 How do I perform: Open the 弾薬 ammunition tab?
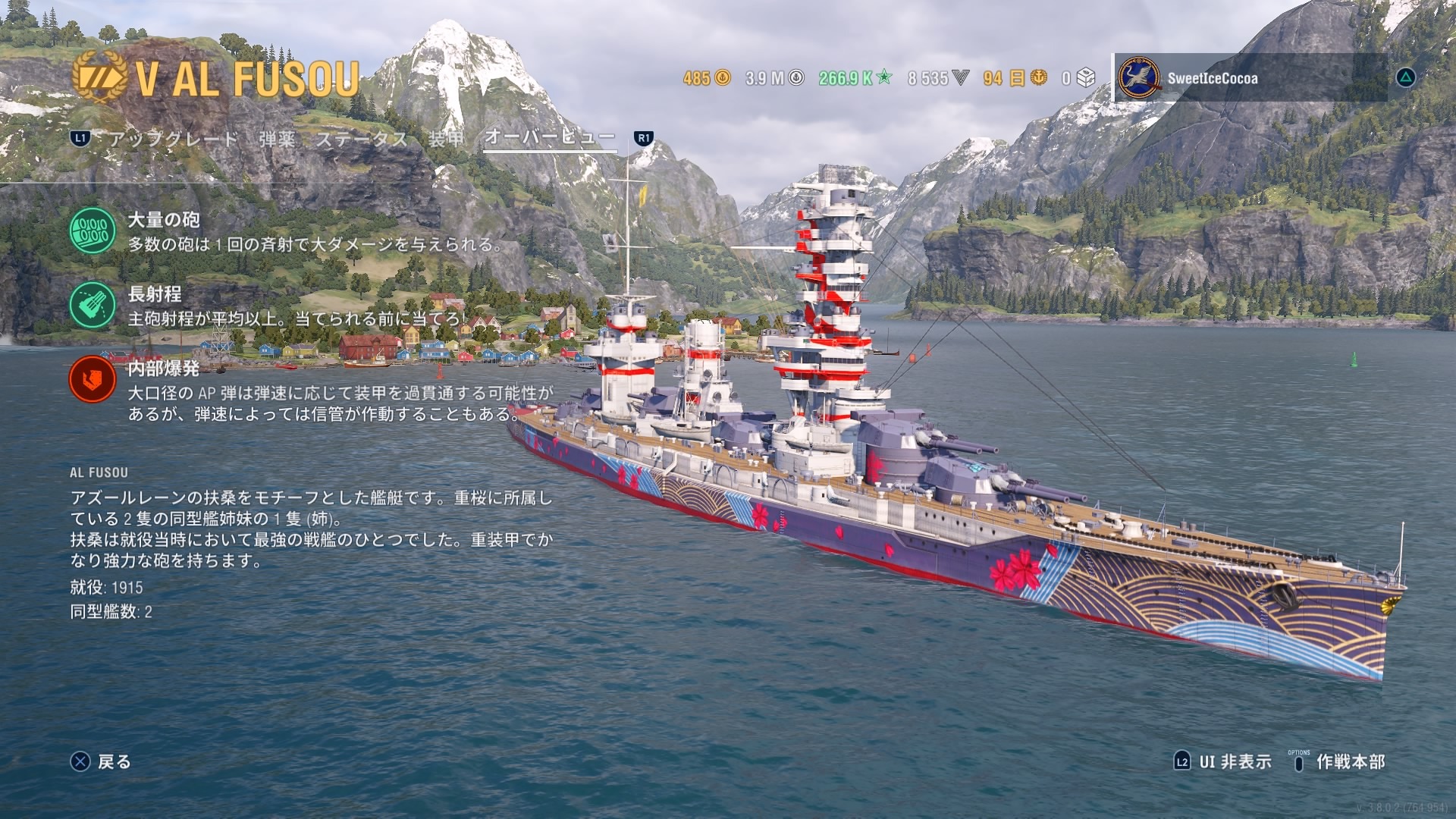point(277,139)
